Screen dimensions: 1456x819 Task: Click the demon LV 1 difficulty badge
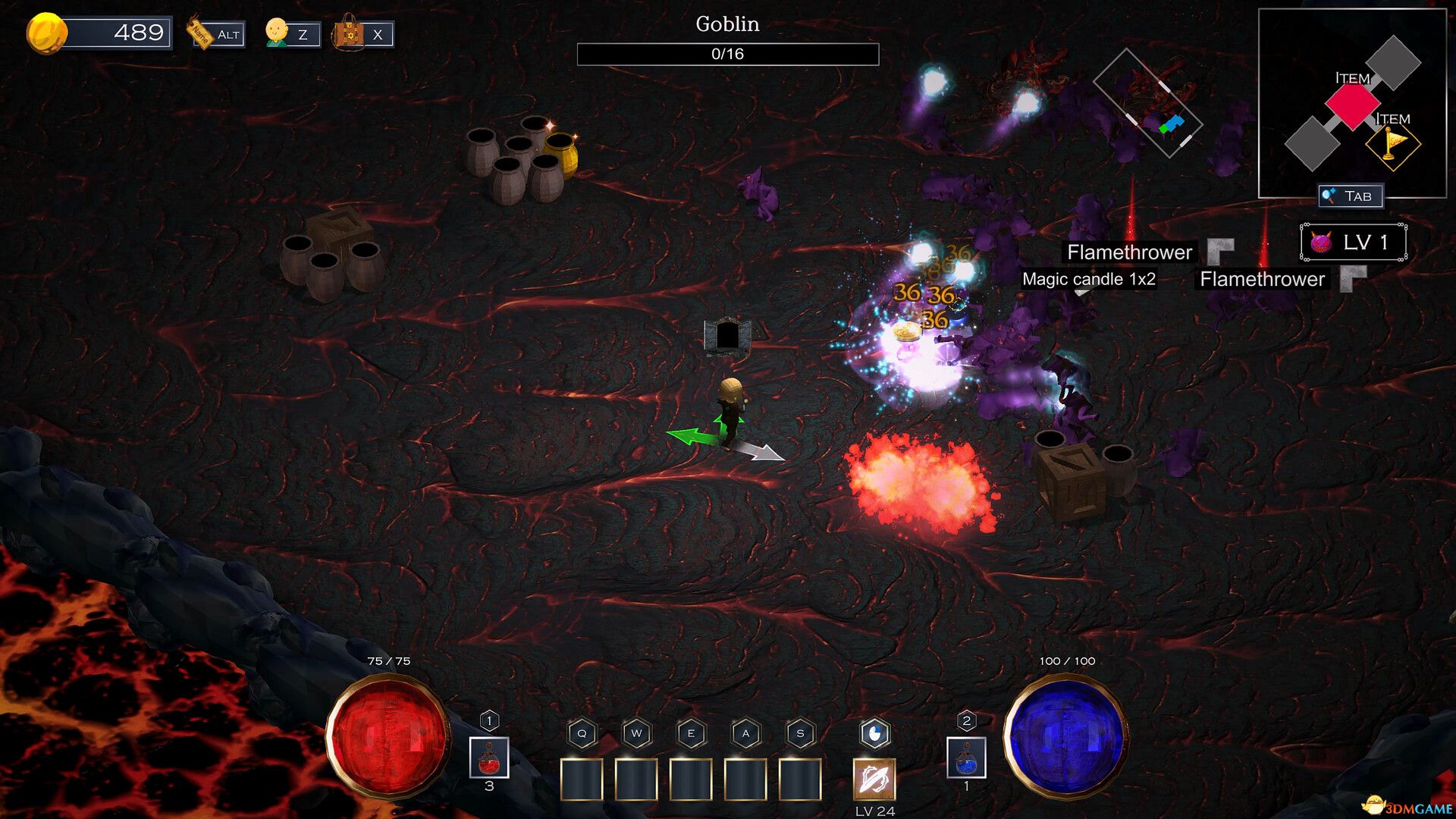pyautogui.click(x=1354, y=243)
